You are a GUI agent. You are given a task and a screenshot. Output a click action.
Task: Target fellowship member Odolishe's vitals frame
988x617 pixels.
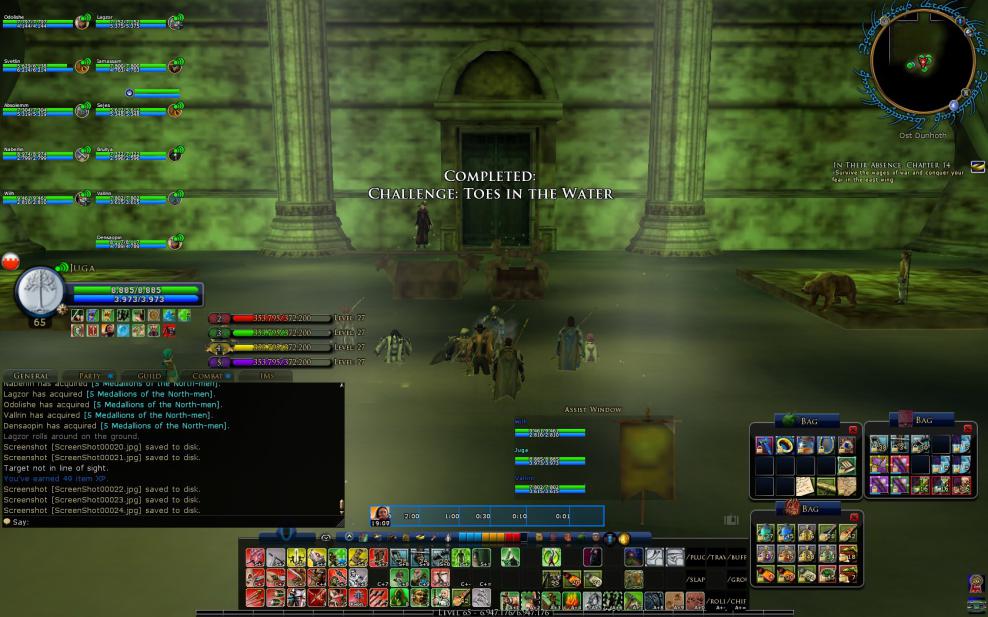point(42,22)
